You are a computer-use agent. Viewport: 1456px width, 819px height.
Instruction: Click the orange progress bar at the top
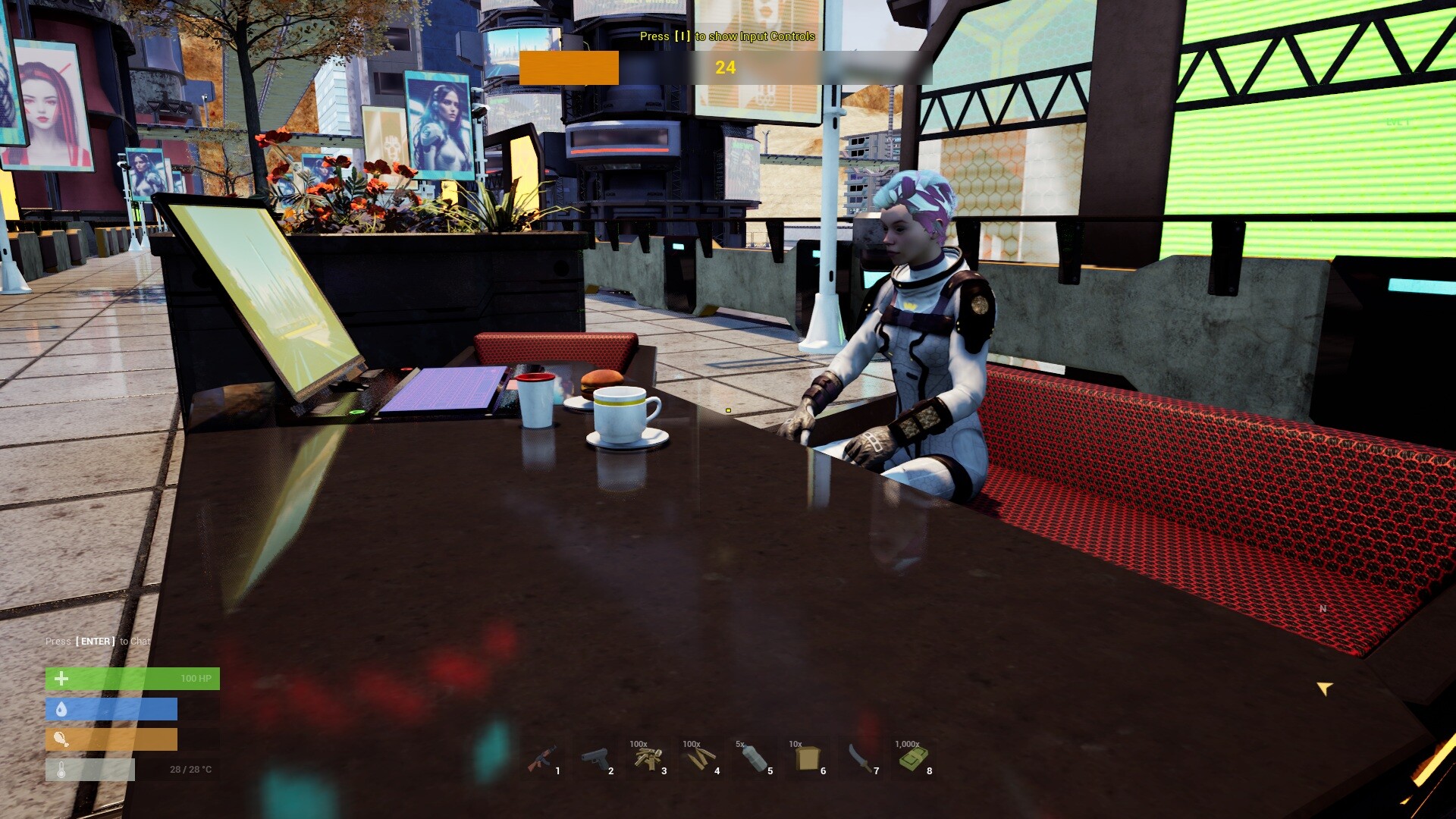point(570,69)
